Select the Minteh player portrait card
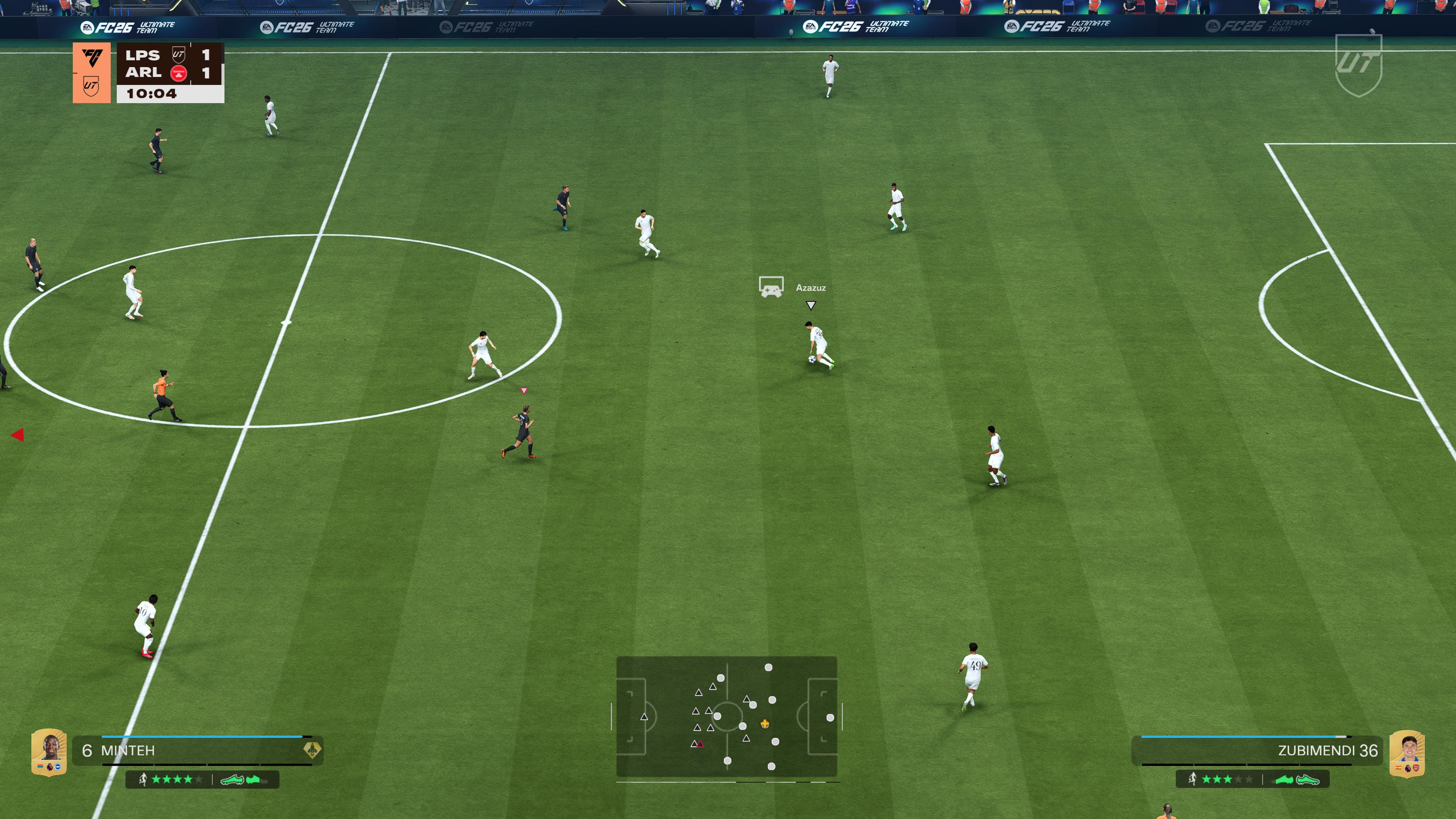1456x819 pixels. point(49,752)
